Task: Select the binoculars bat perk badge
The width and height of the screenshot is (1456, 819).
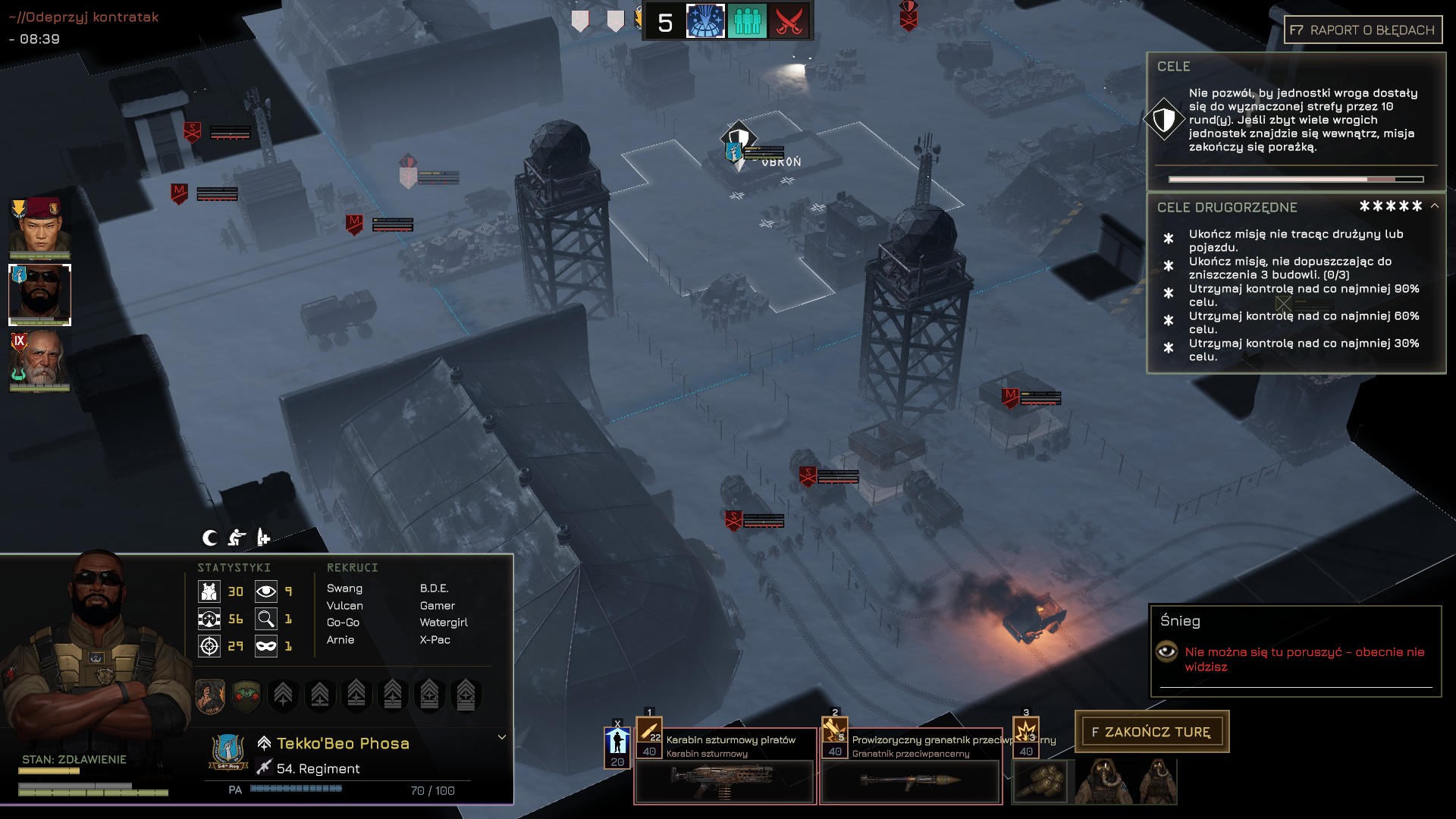Action: (x=246, y=695)
